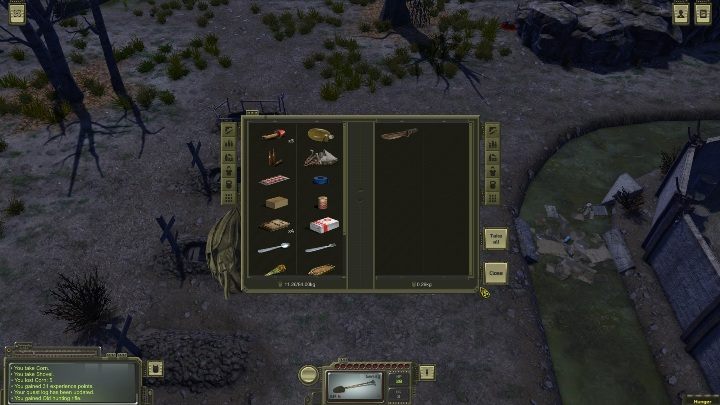This screenshot has width=720, height=405.
Task: Select the tin can item
Action: (x=320, y=203)
